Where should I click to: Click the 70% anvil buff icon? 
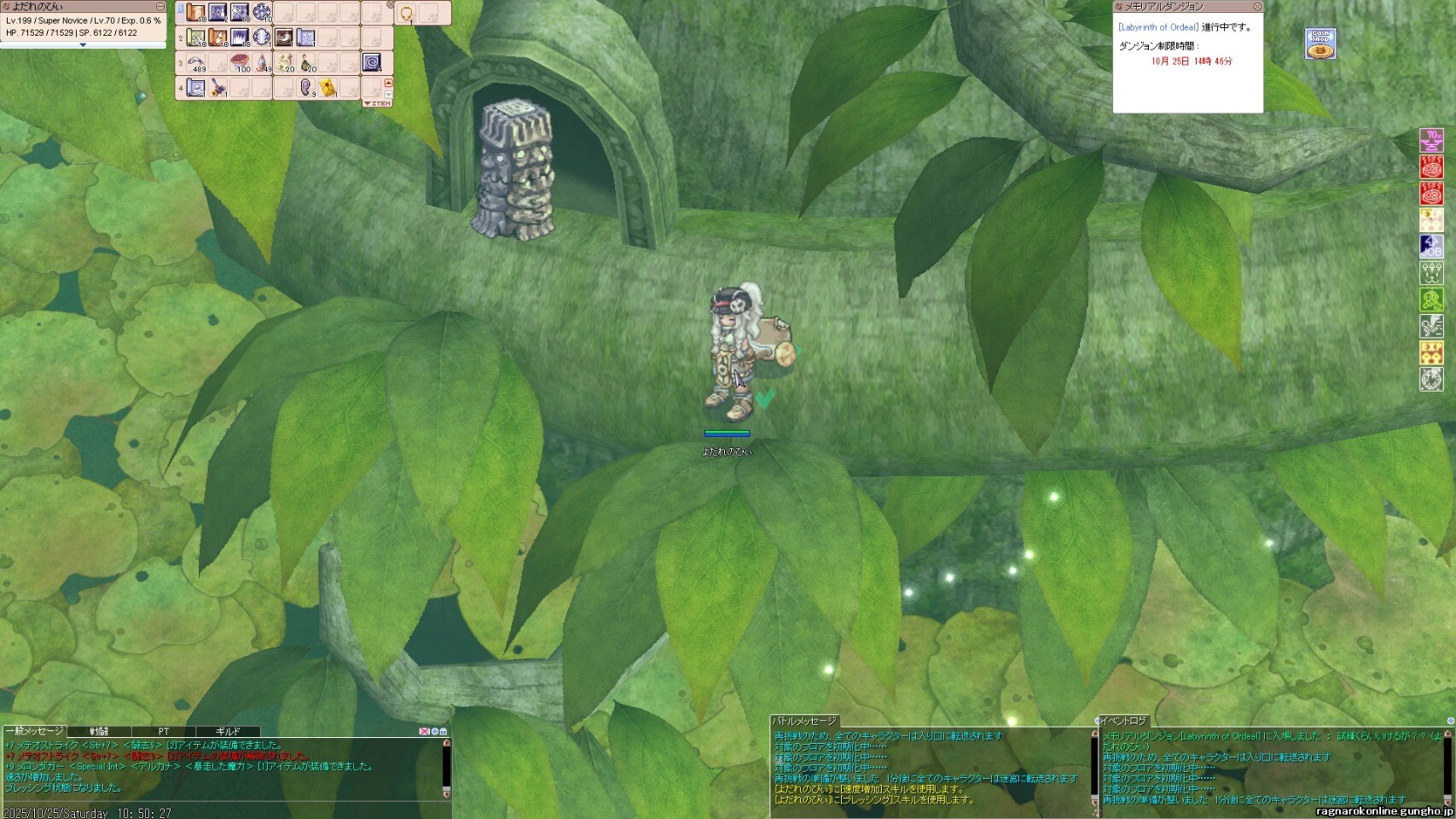[x=1431, y=139]
